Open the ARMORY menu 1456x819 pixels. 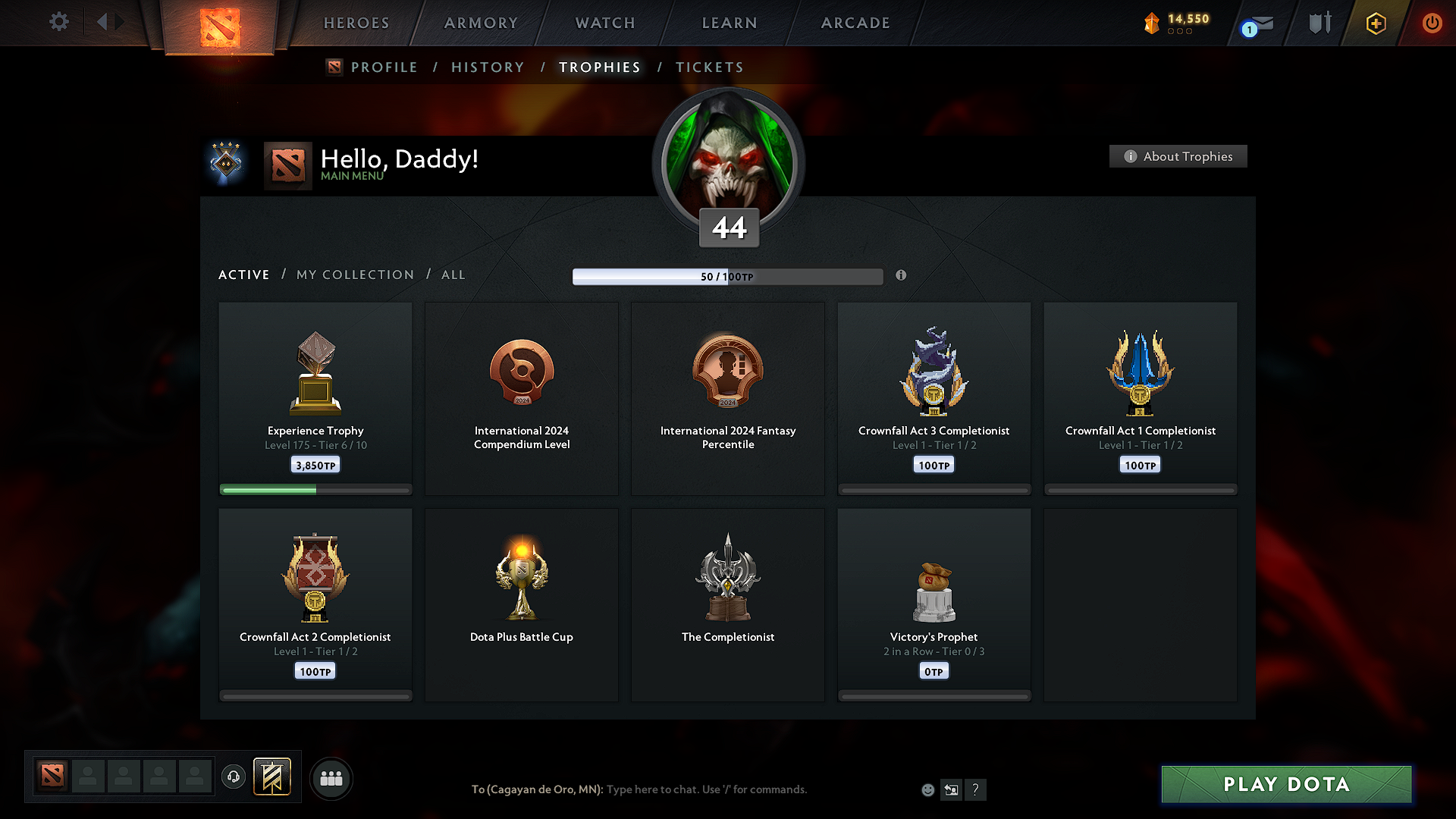[x=481, y=23]
